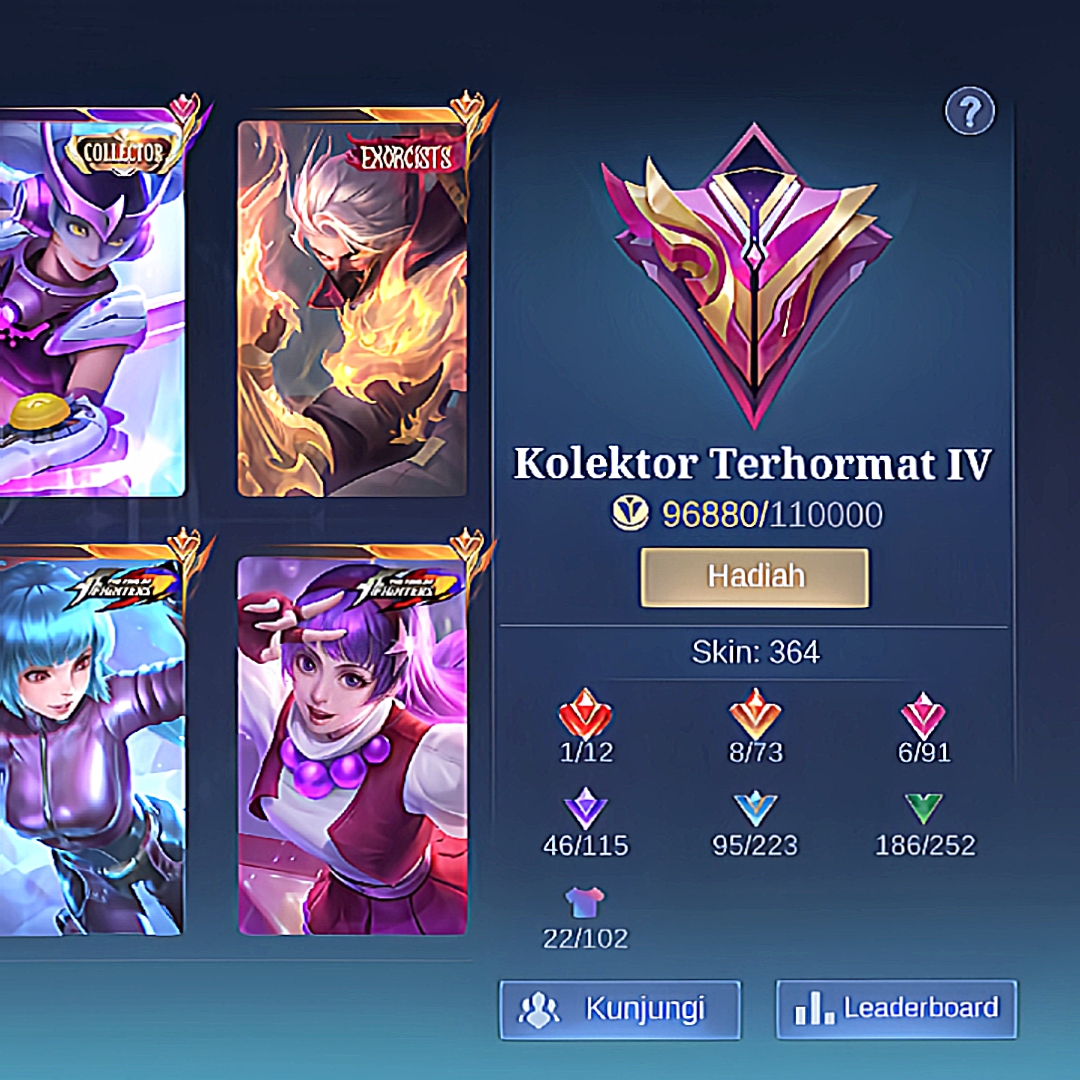The image size is (1080, 1080).
Task: Tap the Kolektor Terhormat IV emblem
Action: pyautogui.click(x=754, y=275)
